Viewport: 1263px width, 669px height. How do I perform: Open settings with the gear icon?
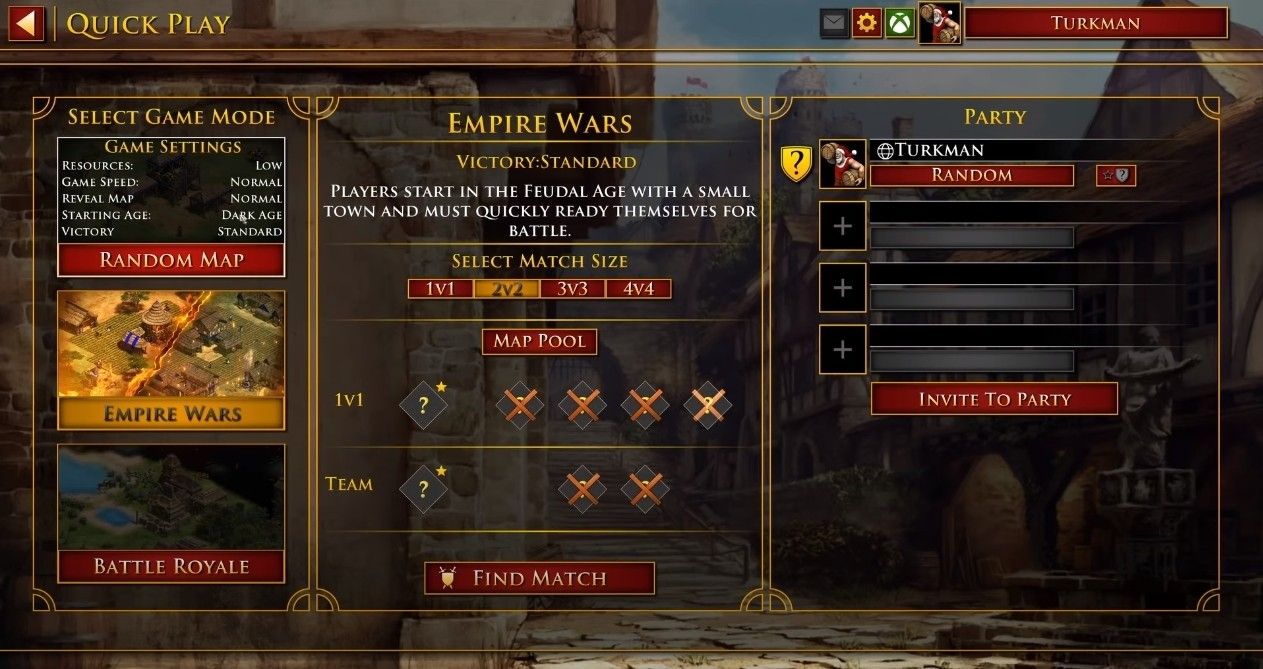[867, 23]
